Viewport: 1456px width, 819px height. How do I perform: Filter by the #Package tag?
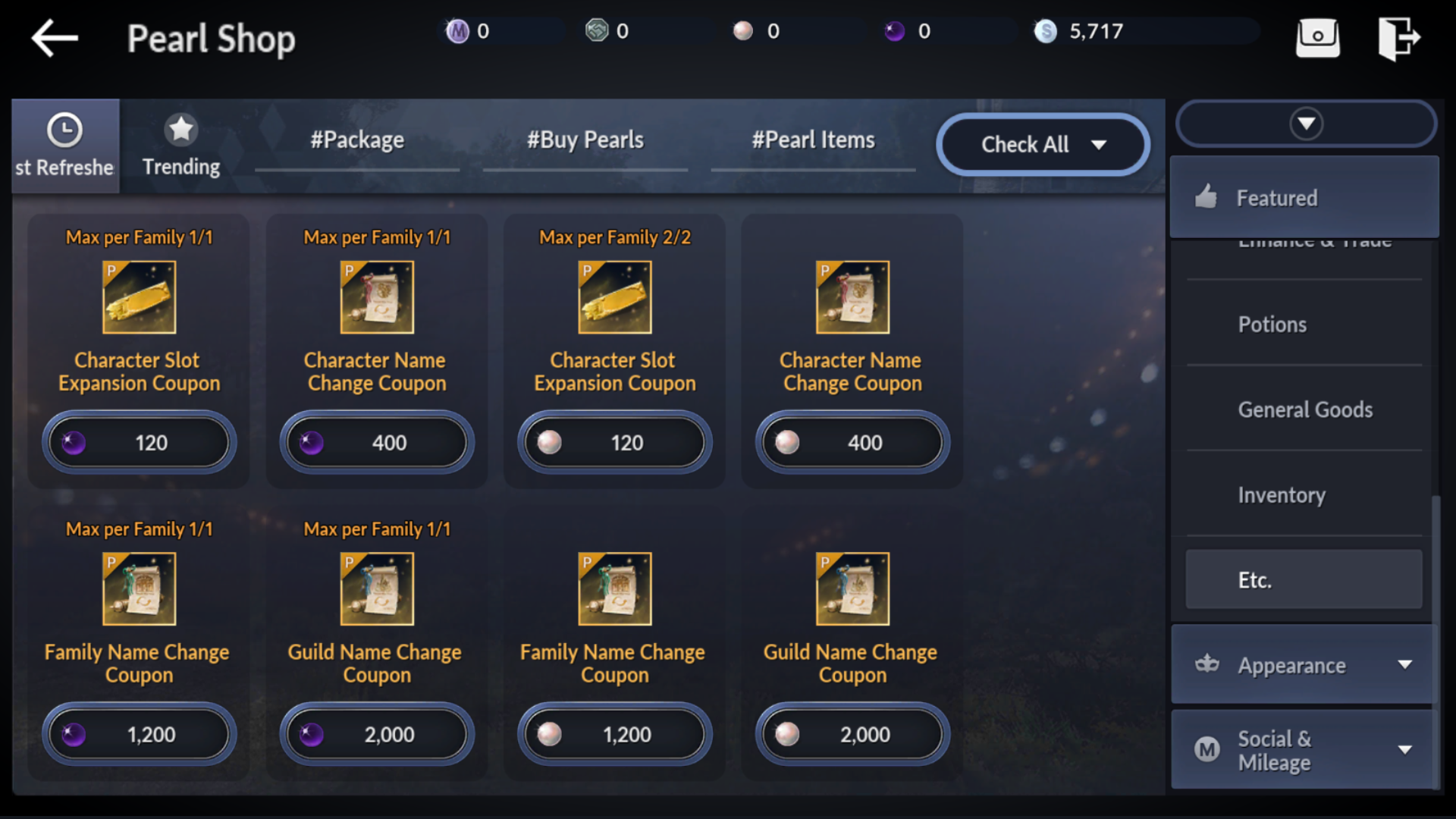[357, 141]
